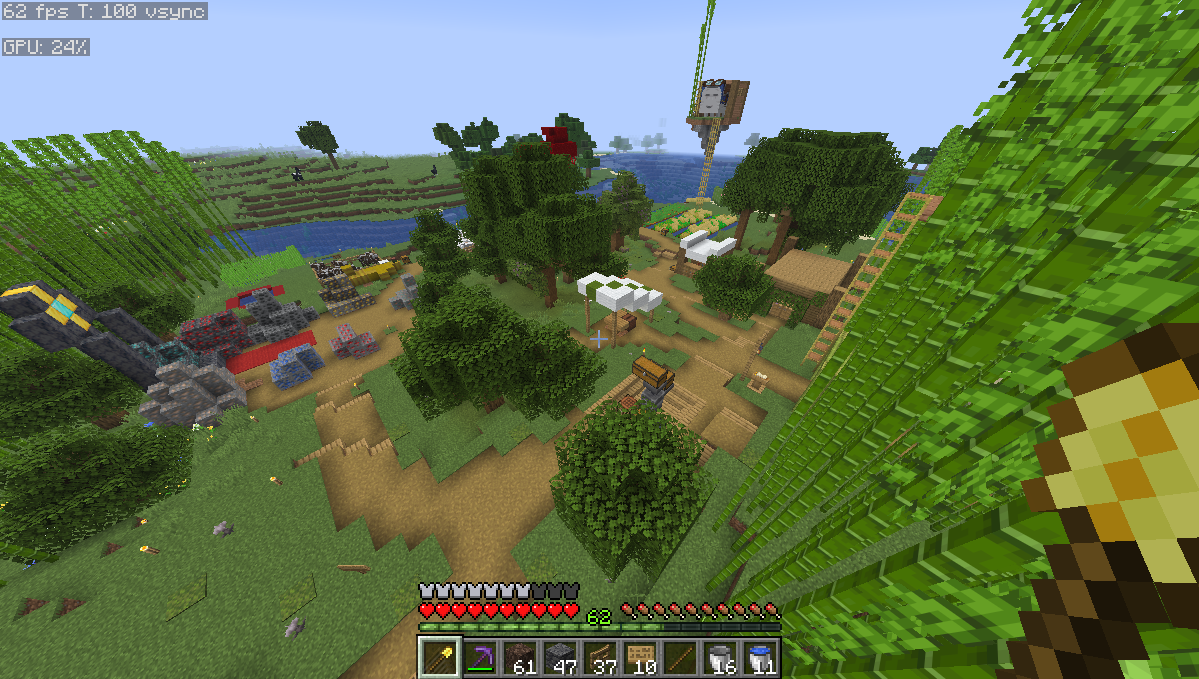Choose the dirt block stack of 61

coord(520,657)
